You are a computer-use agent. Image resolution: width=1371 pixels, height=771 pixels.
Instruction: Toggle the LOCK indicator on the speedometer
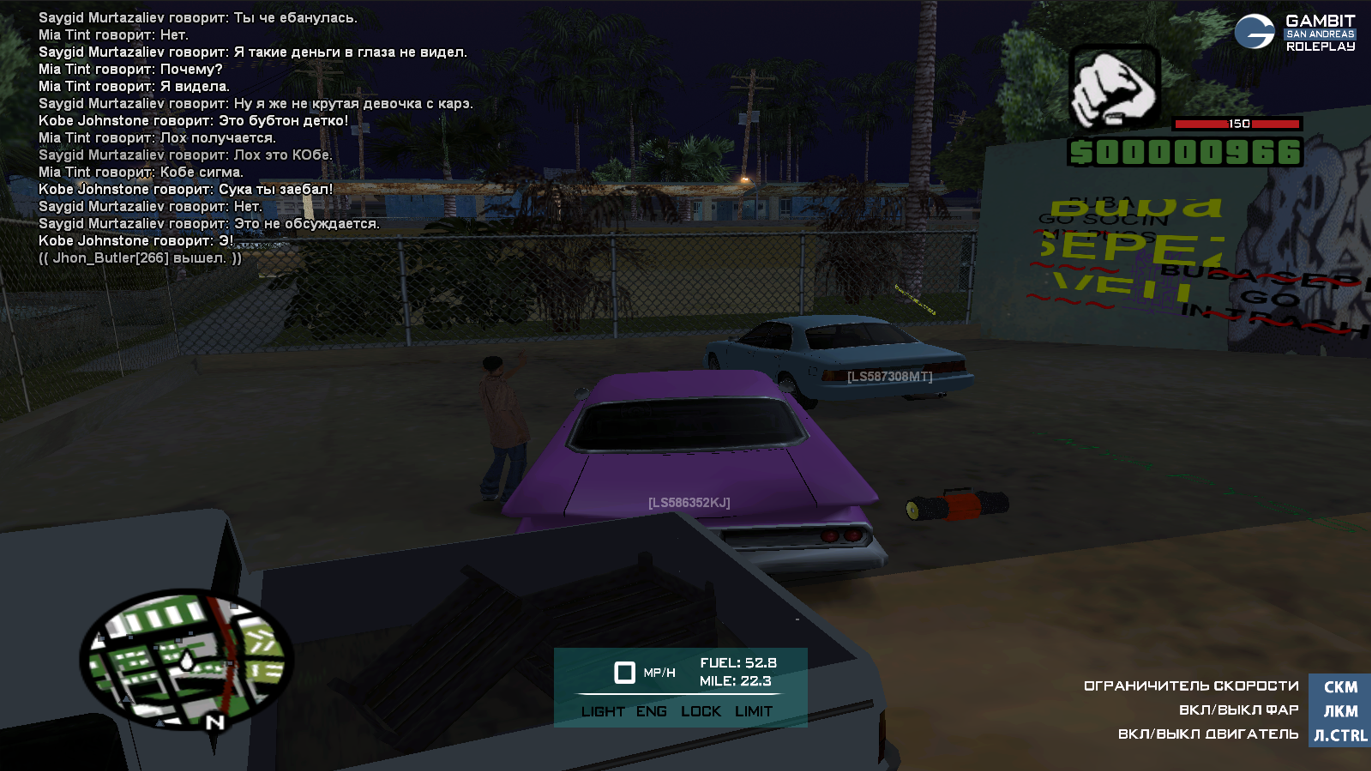tap(700, 711)
